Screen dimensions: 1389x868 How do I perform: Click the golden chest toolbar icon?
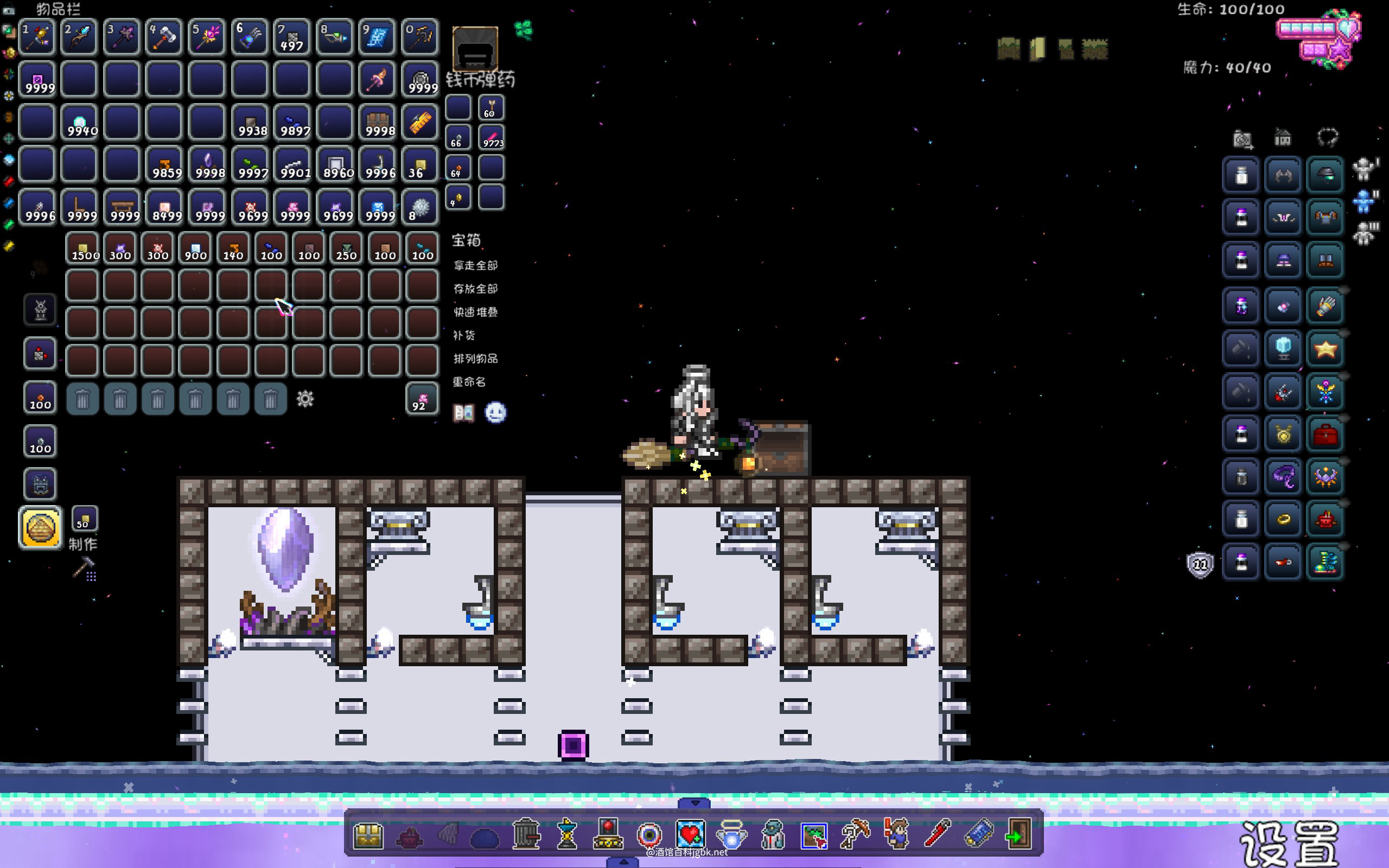(368, 835)
